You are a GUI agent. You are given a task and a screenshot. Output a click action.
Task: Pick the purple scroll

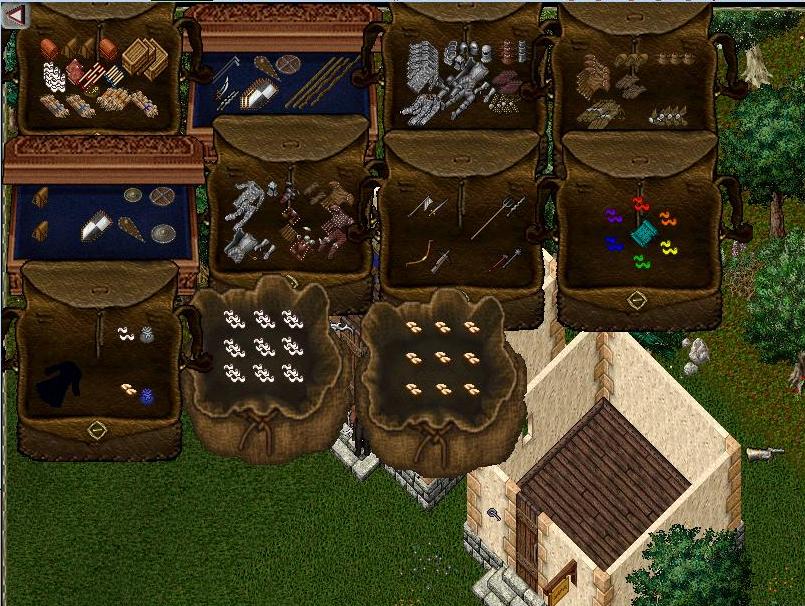point(613,215)
